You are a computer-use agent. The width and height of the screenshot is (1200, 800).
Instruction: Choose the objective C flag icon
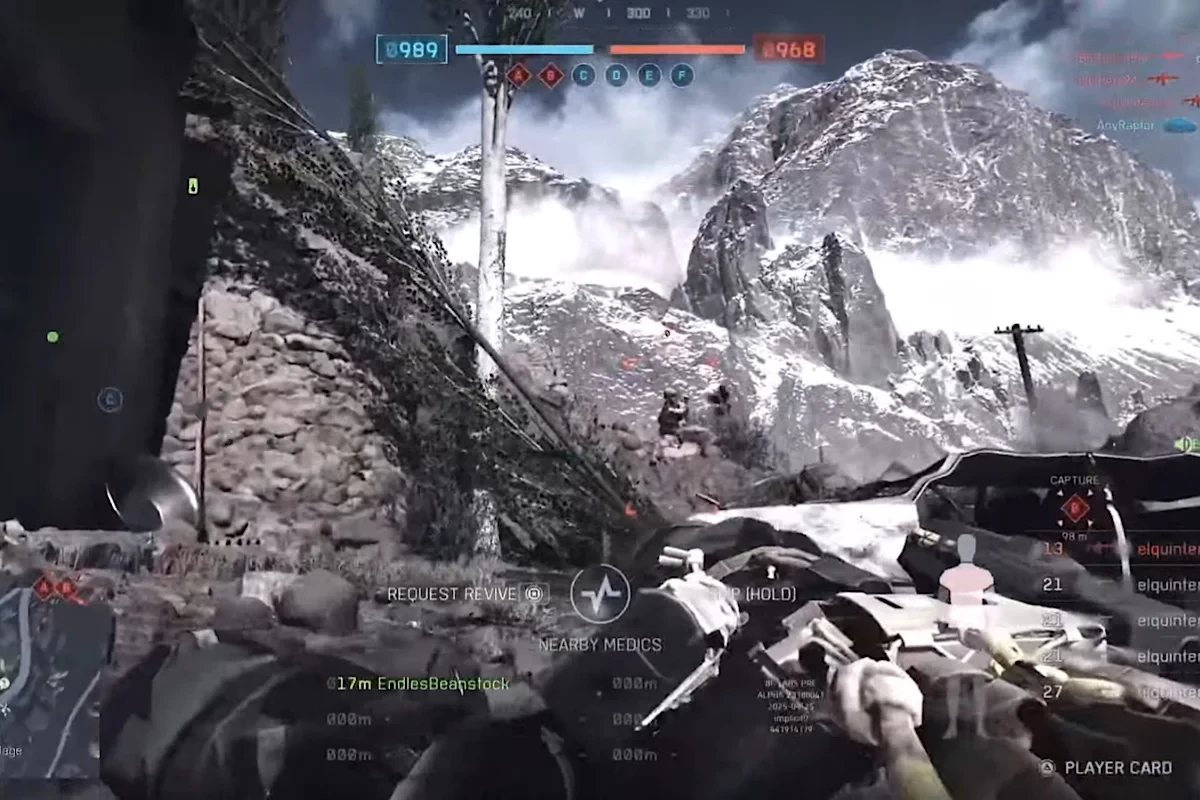click(584, 75)
